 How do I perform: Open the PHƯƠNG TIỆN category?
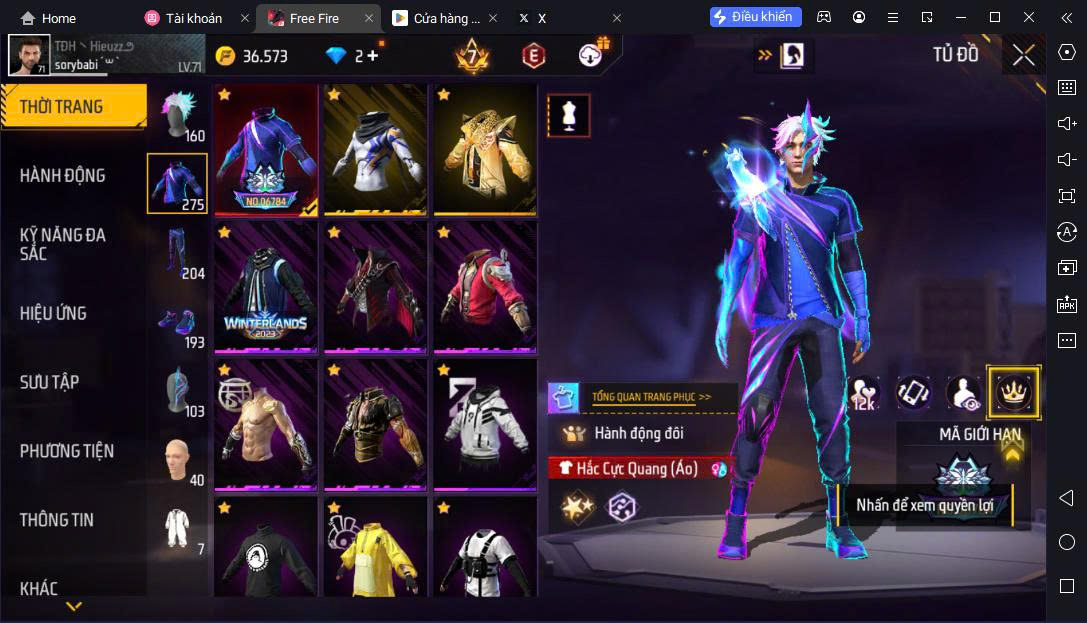67,451
